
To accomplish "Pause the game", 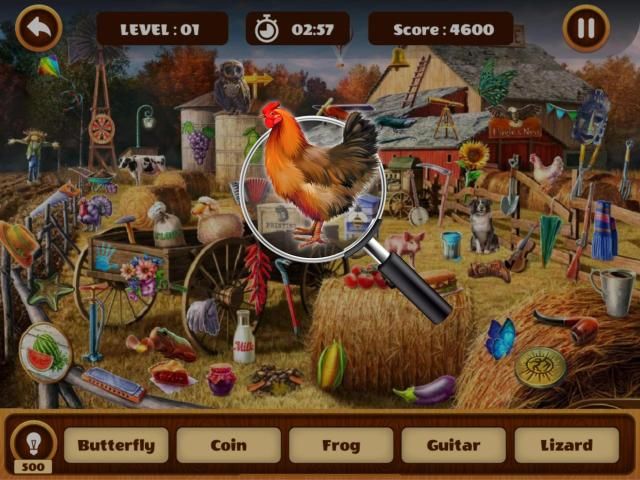I will click(x=586, y=28).
